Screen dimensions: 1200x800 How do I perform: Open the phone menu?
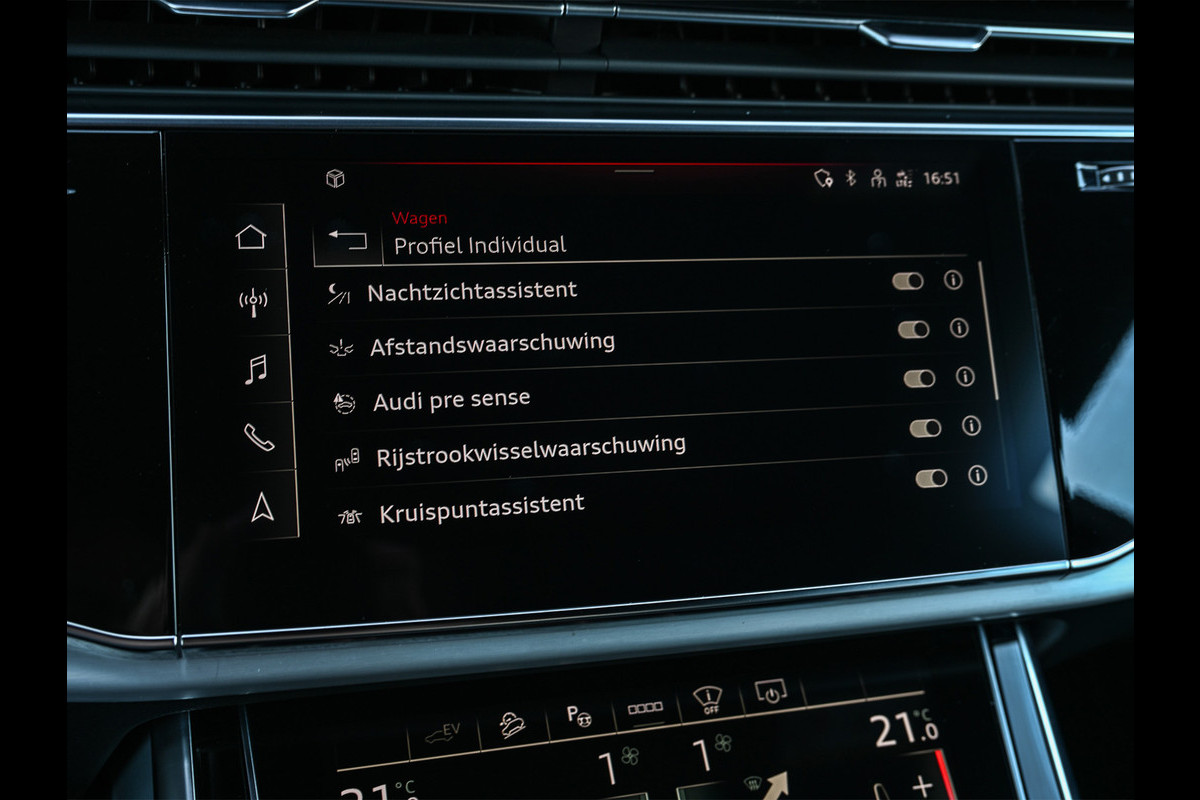[x=259, y=437]
